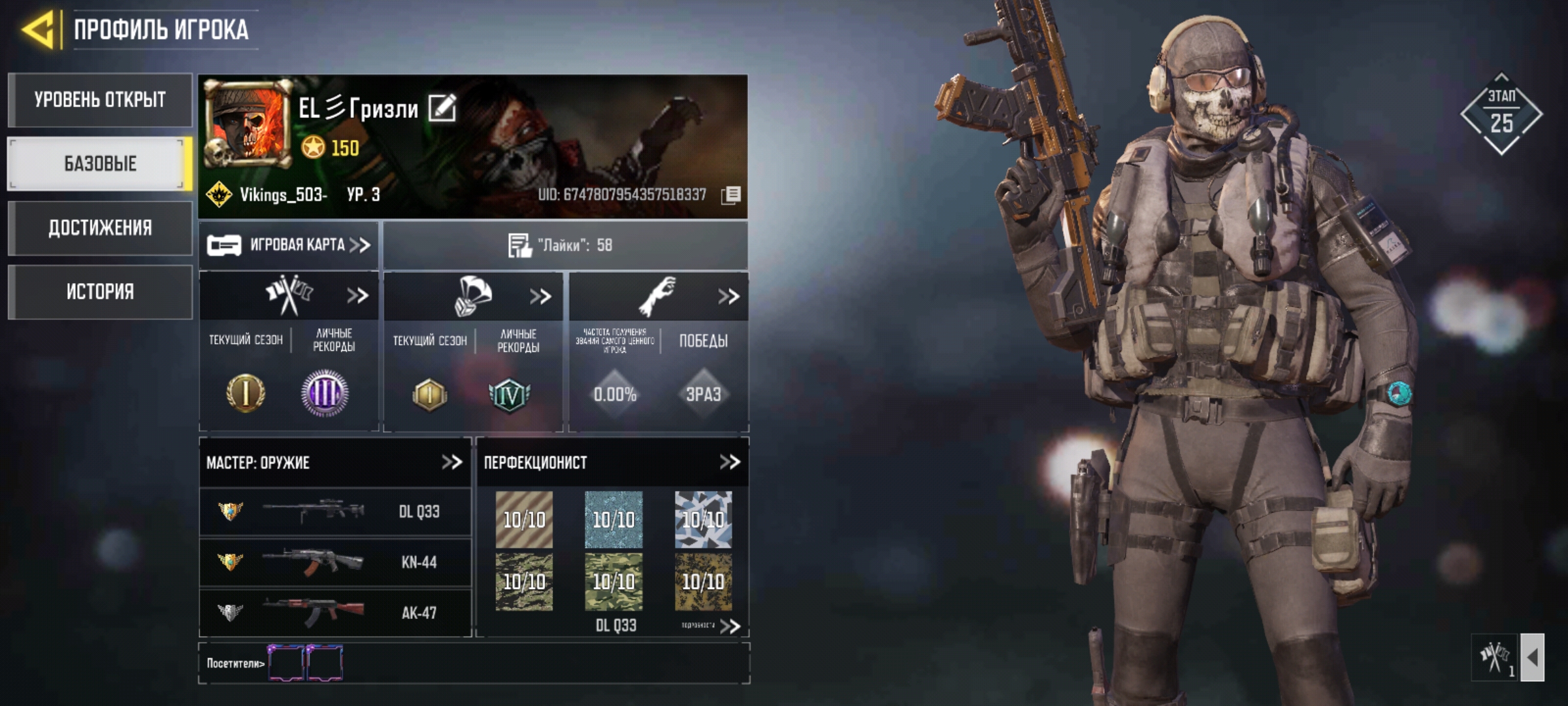Select the Базовые tab
The height and width of the screenshot is (706, 1568).
100,163
